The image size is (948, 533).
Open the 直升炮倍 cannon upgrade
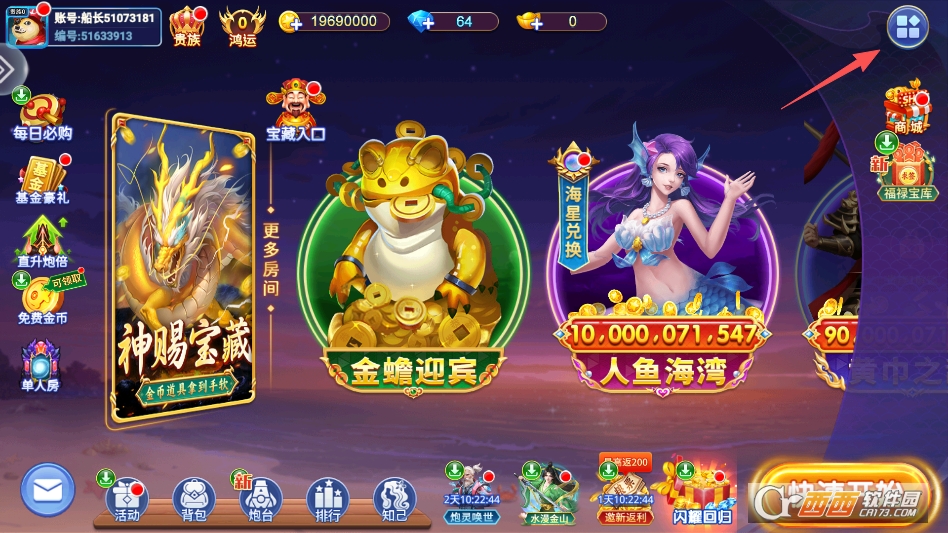(x=42, y=242)
